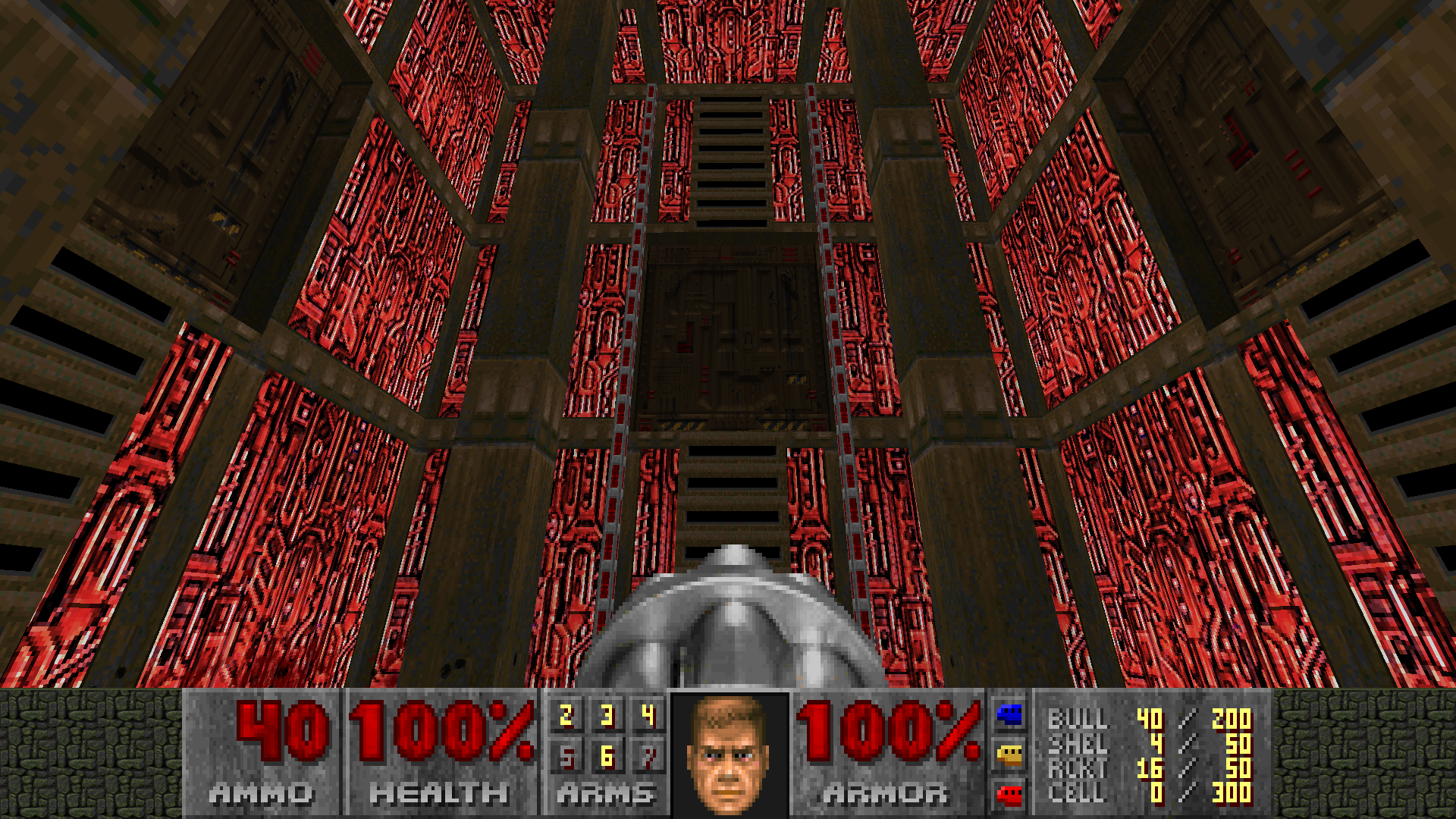This screenshot has width=1456, height=819.
Task: Toggle weapon slot 7 in the ARMS panel
Action: [648, 756]
